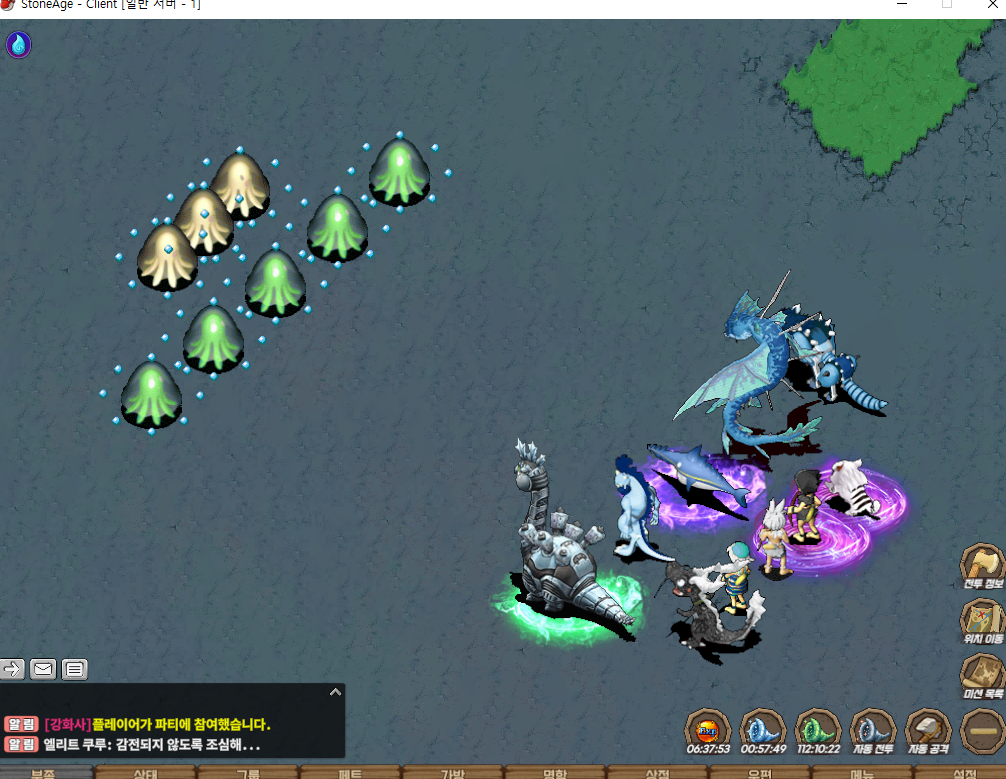Viewport: 1006px width, 779px height.
Task: Collapse the shortcut icons with the minus button
Action: [982, 730]
